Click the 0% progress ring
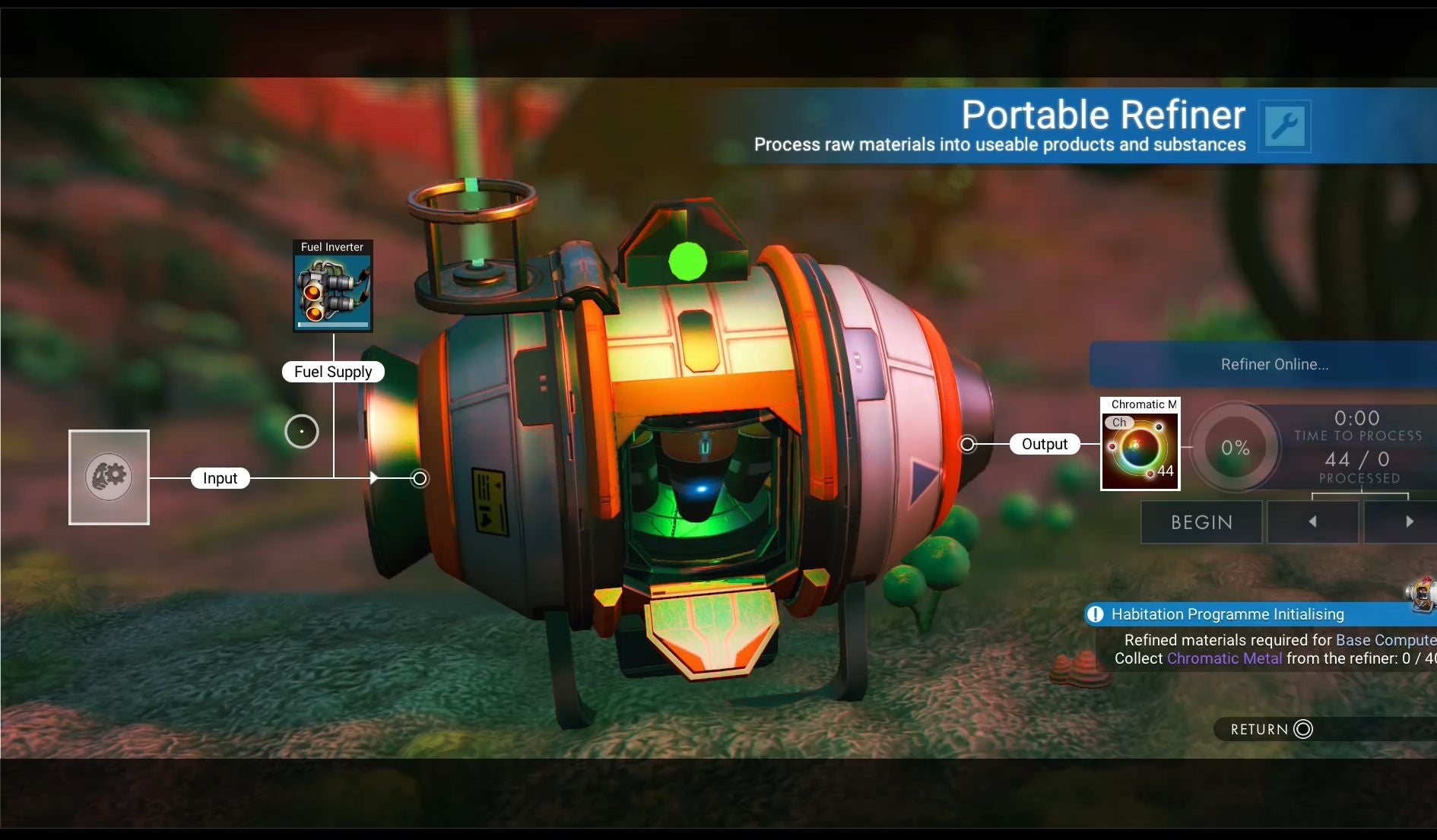 pos(1234,447)
